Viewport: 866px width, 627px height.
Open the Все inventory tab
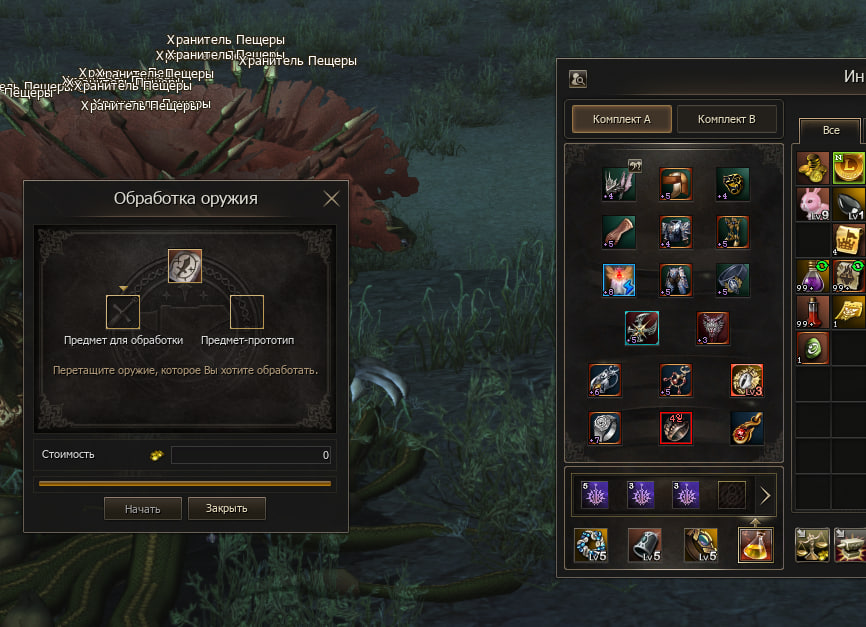coord(830,130)
